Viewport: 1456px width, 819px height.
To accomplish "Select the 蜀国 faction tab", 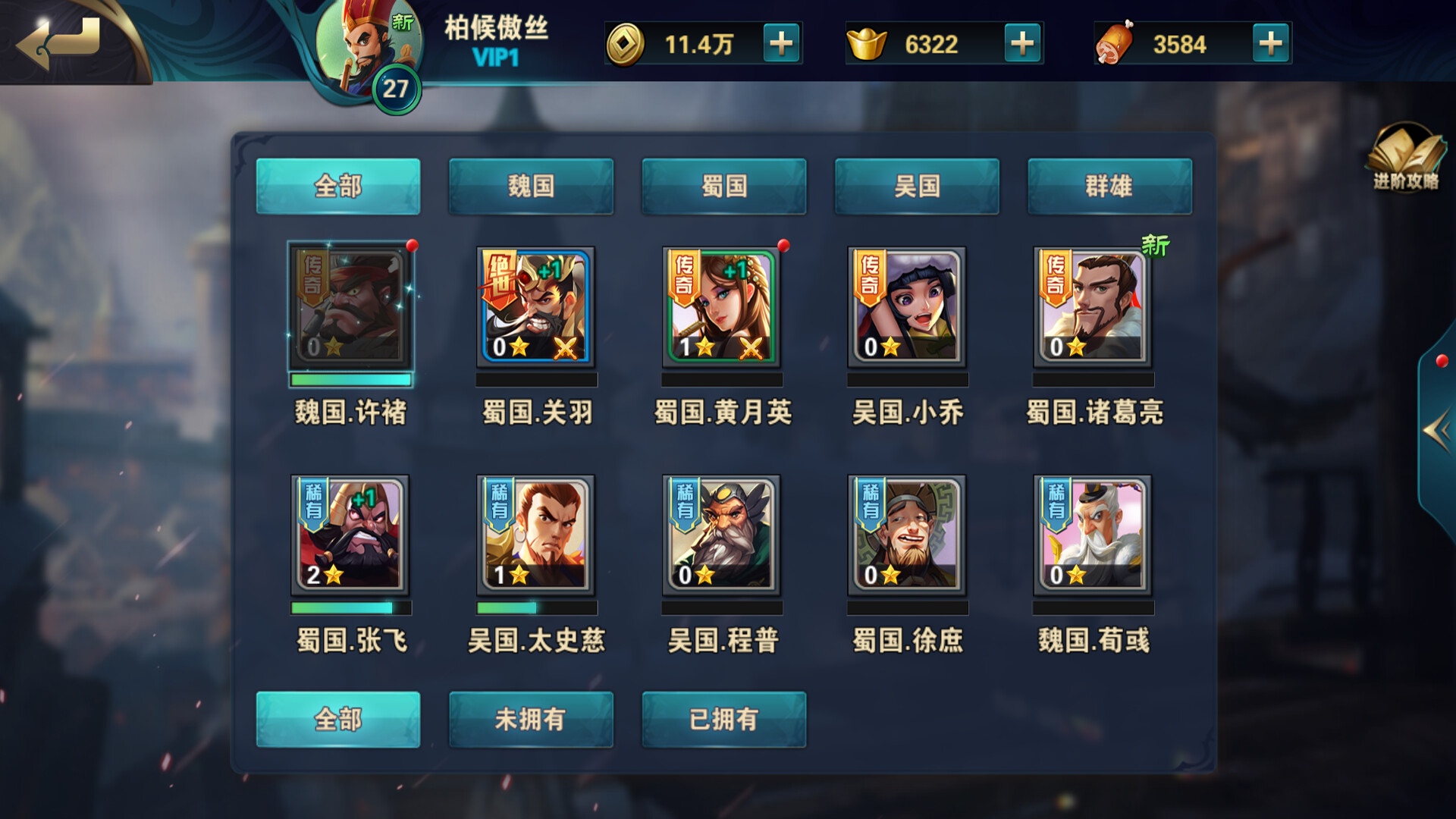I will click(724, 187).
